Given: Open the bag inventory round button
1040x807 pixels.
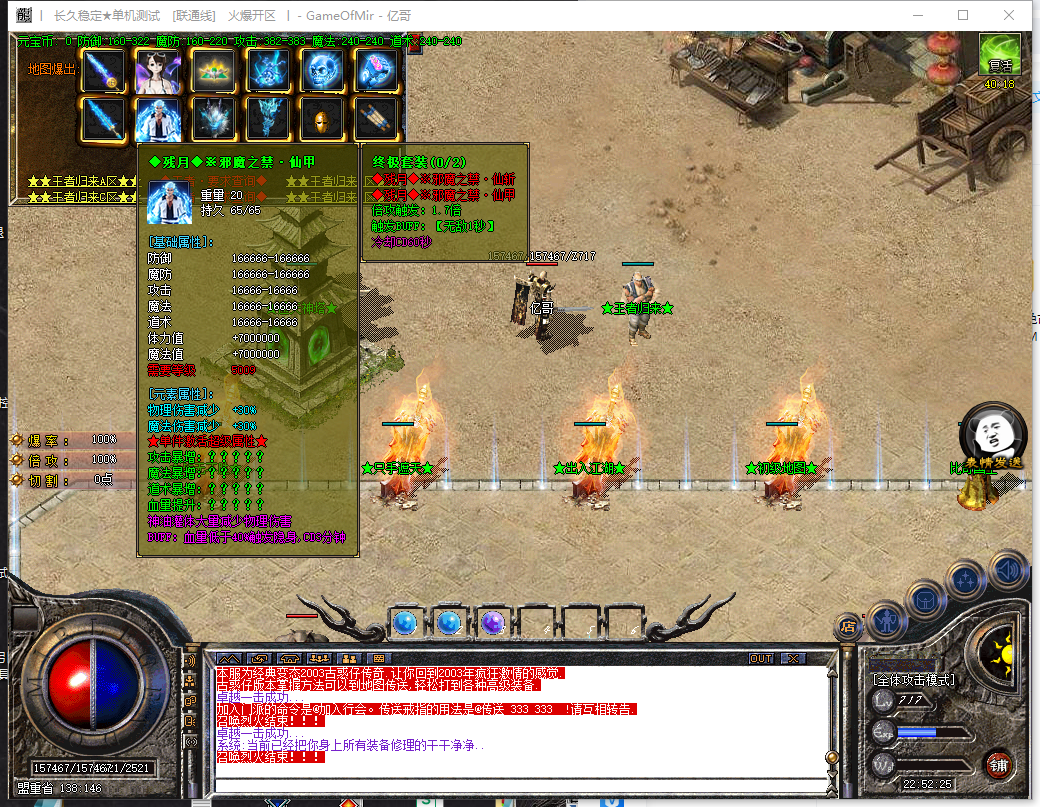Looking at the screenshot, I should point(925,600).
